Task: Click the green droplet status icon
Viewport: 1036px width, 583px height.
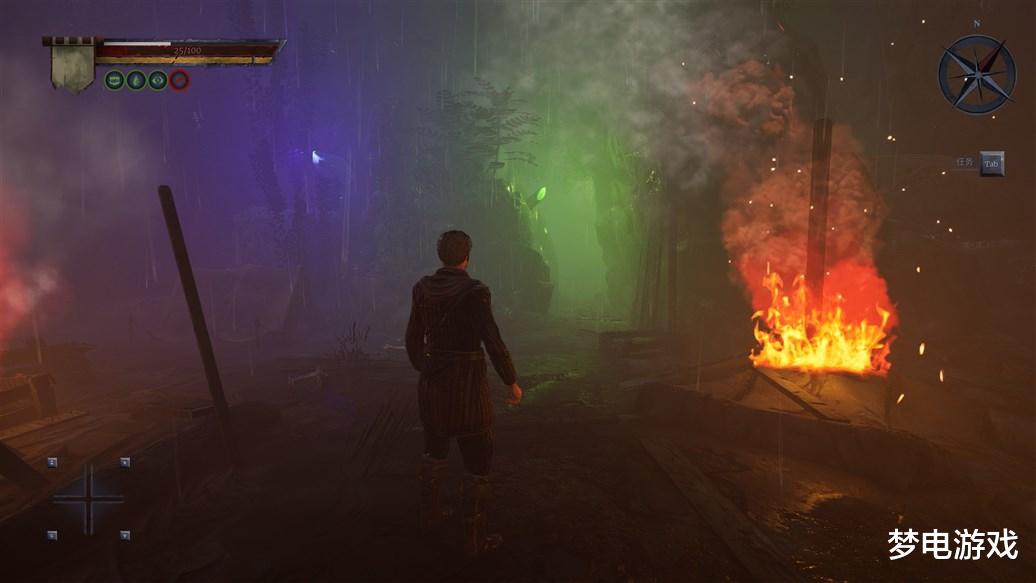Action: point(136,81)
